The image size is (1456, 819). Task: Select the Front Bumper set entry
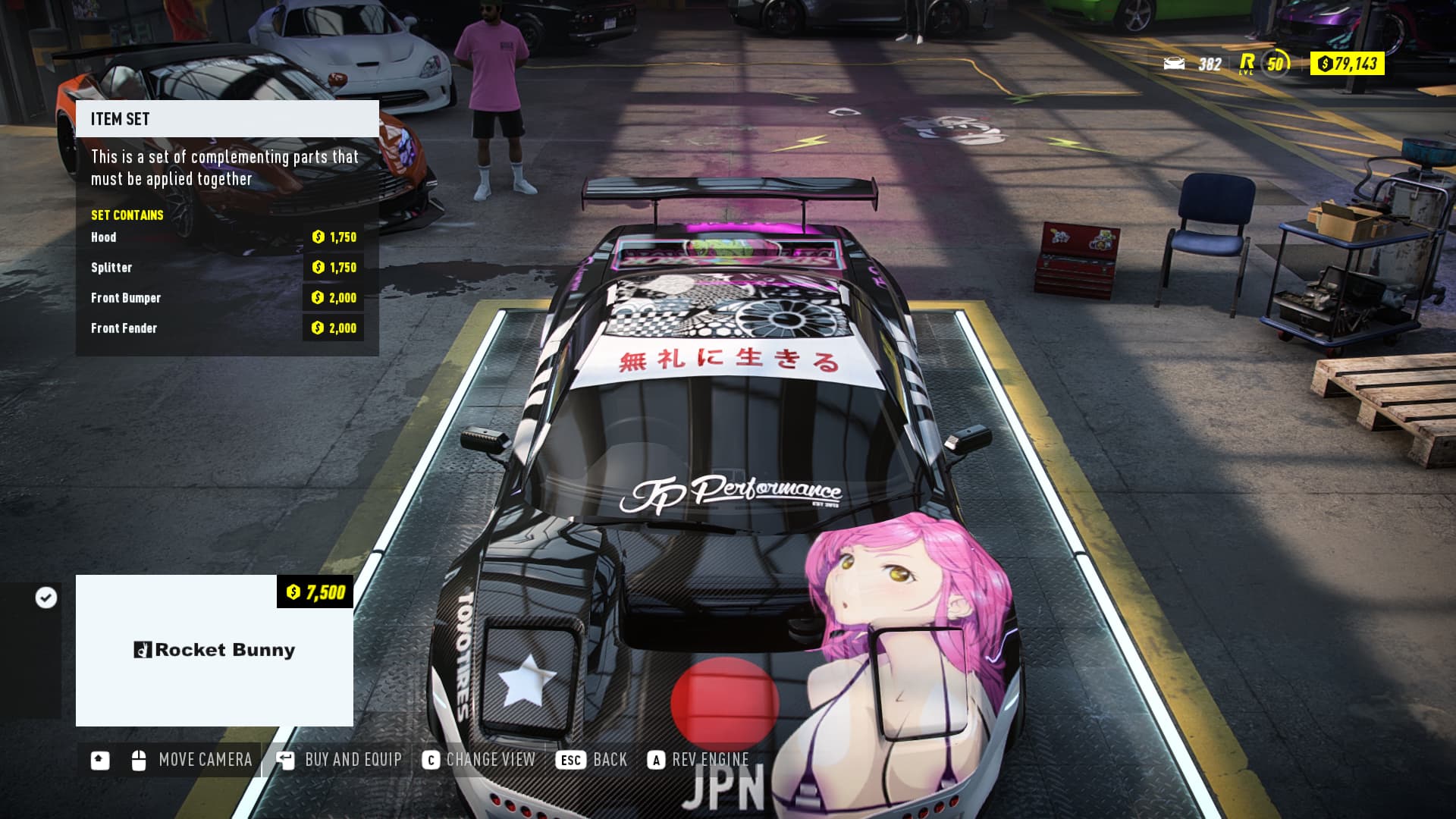point(227,298)
